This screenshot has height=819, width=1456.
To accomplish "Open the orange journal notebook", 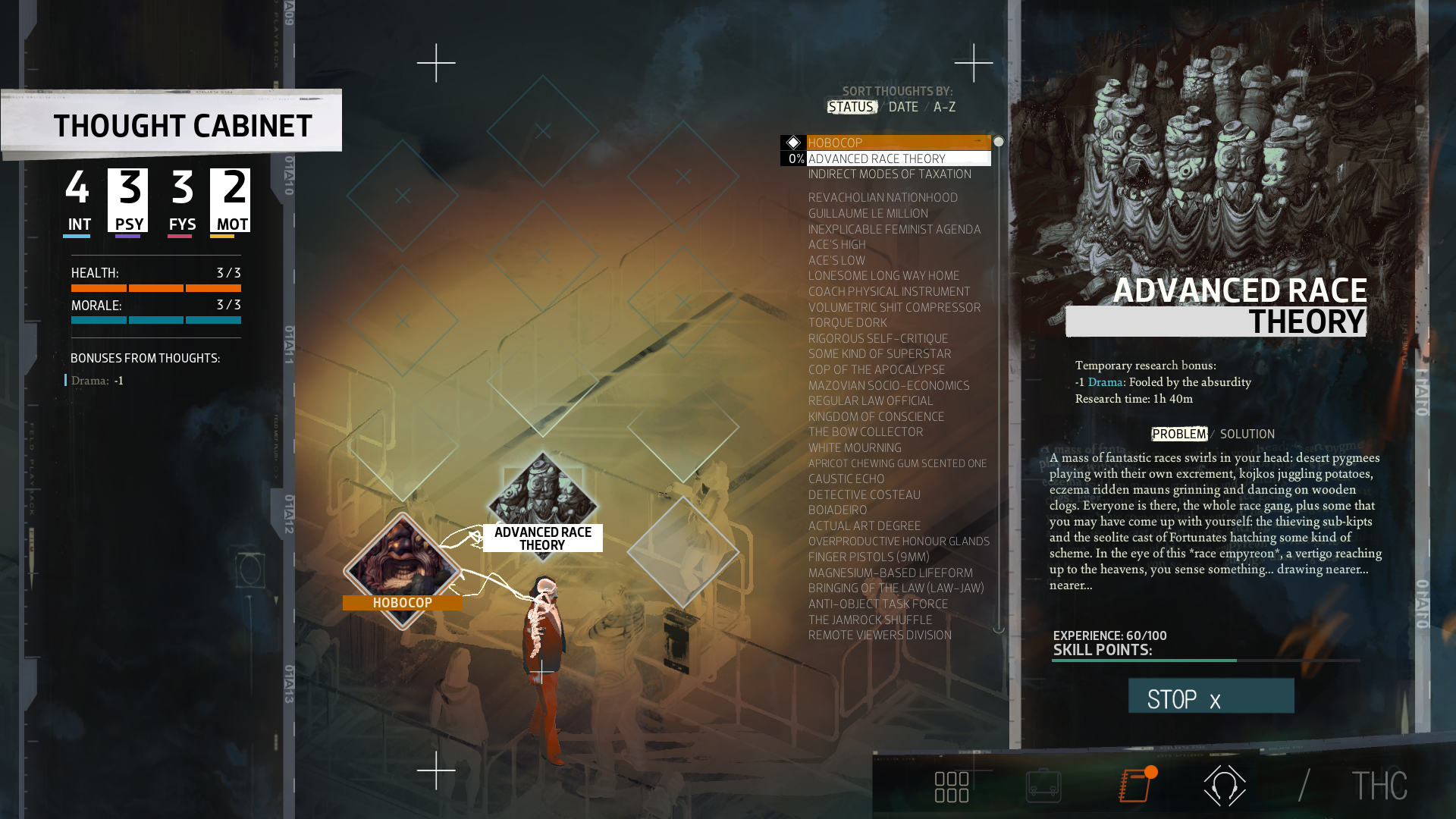I will (x=1135, y=786).
